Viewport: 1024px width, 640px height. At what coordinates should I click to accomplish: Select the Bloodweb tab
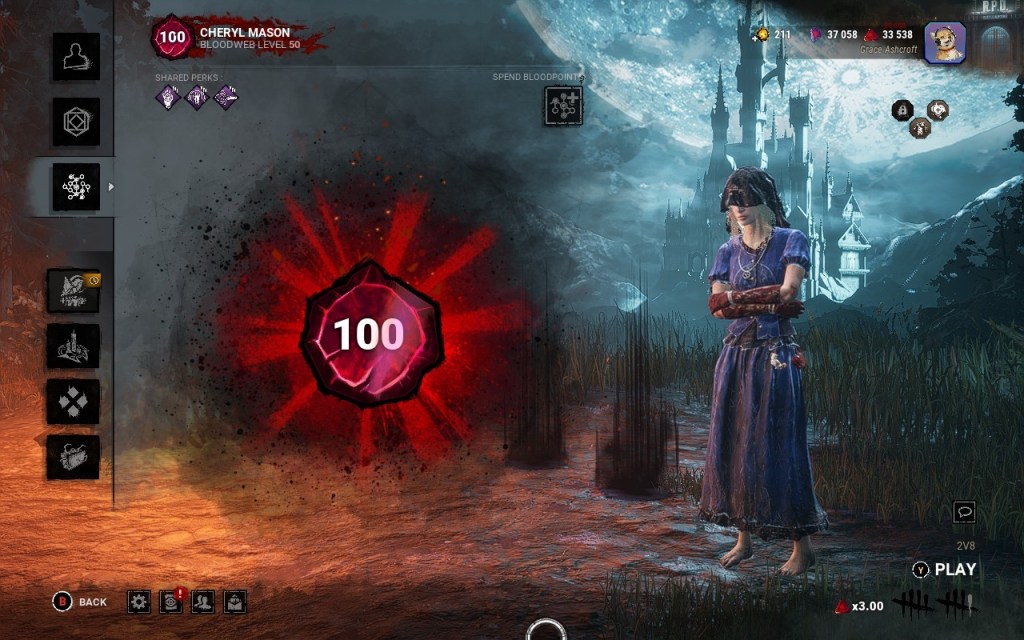tap(76, 186)
